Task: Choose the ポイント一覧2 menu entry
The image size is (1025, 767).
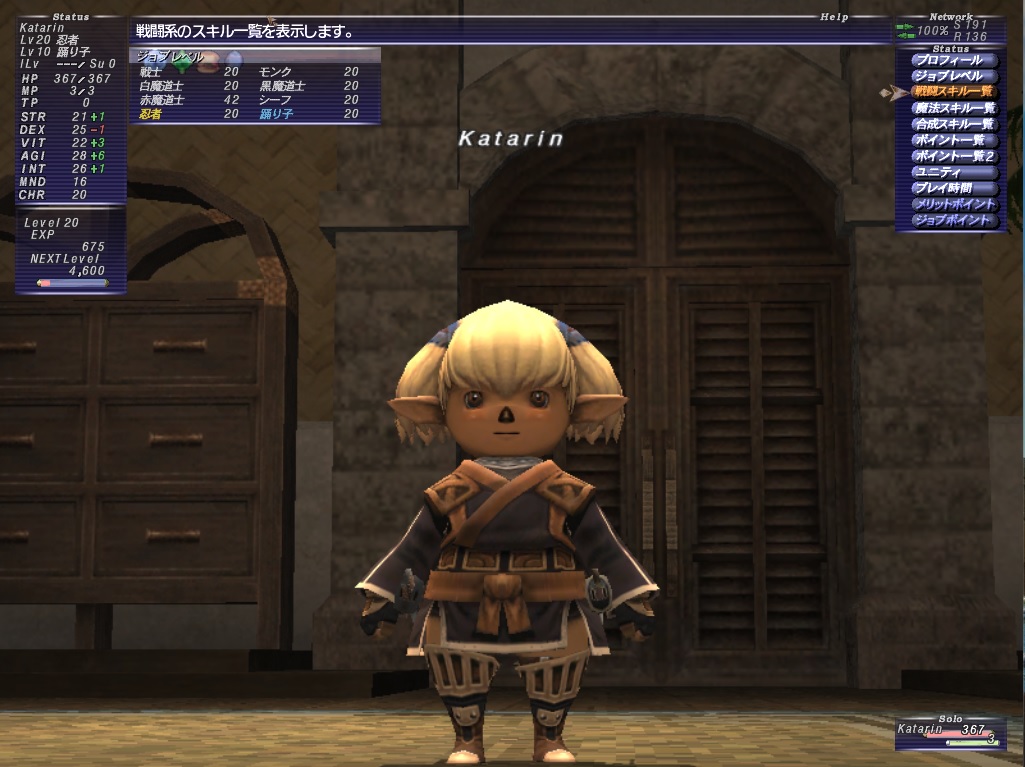Action: [953, 156]
